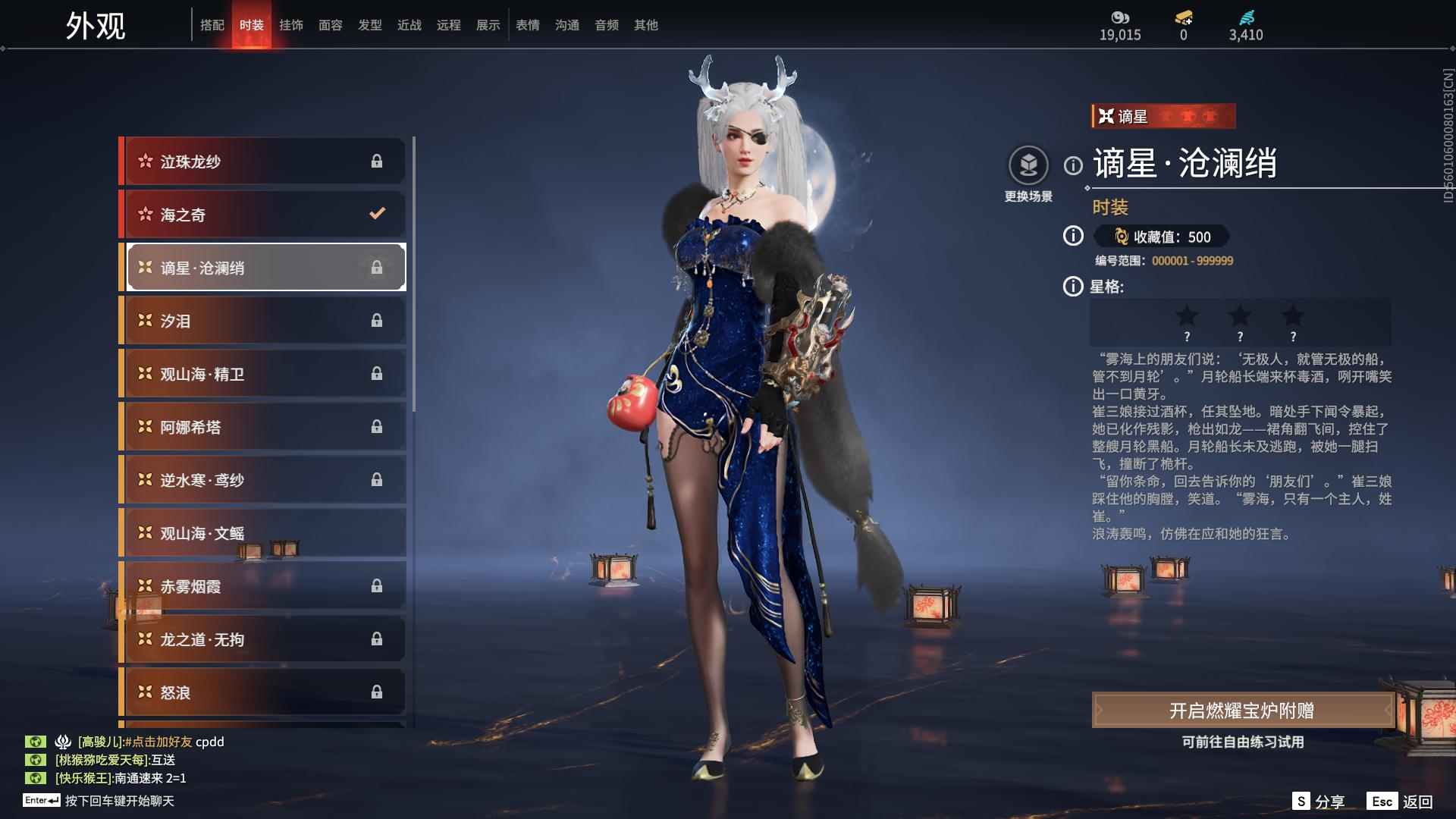Switch to the 挂饰 tab
This screenshot has height=819, width=1456.
coord(292,24)
